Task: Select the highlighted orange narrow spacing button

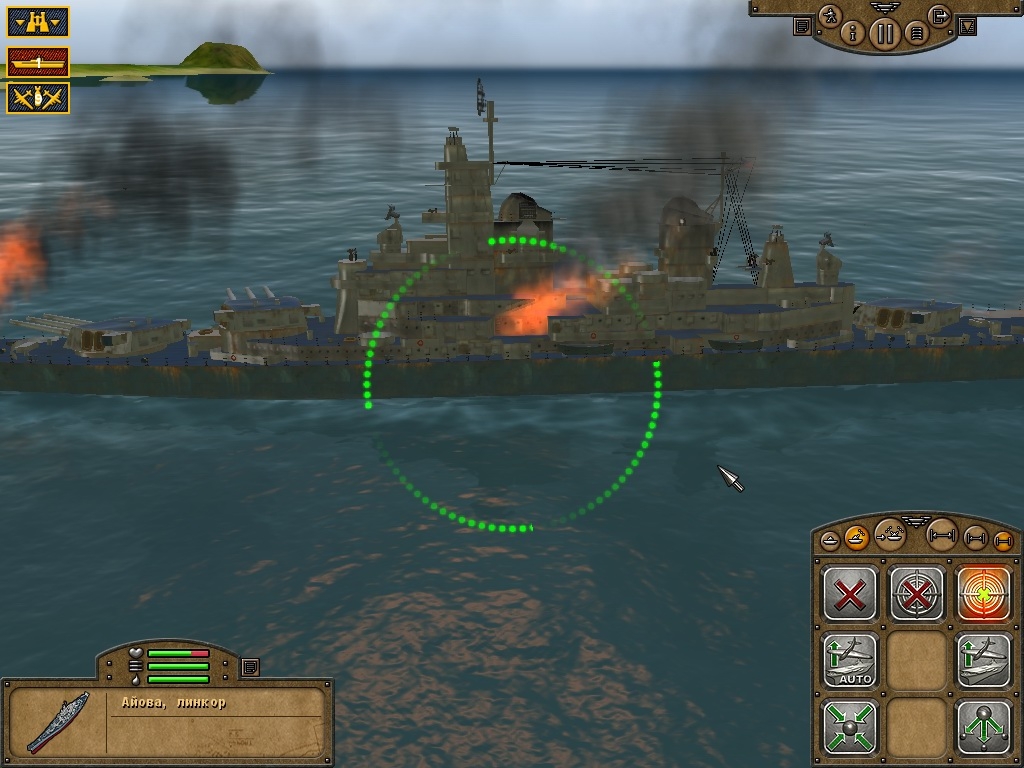Action: [1003, 540]
